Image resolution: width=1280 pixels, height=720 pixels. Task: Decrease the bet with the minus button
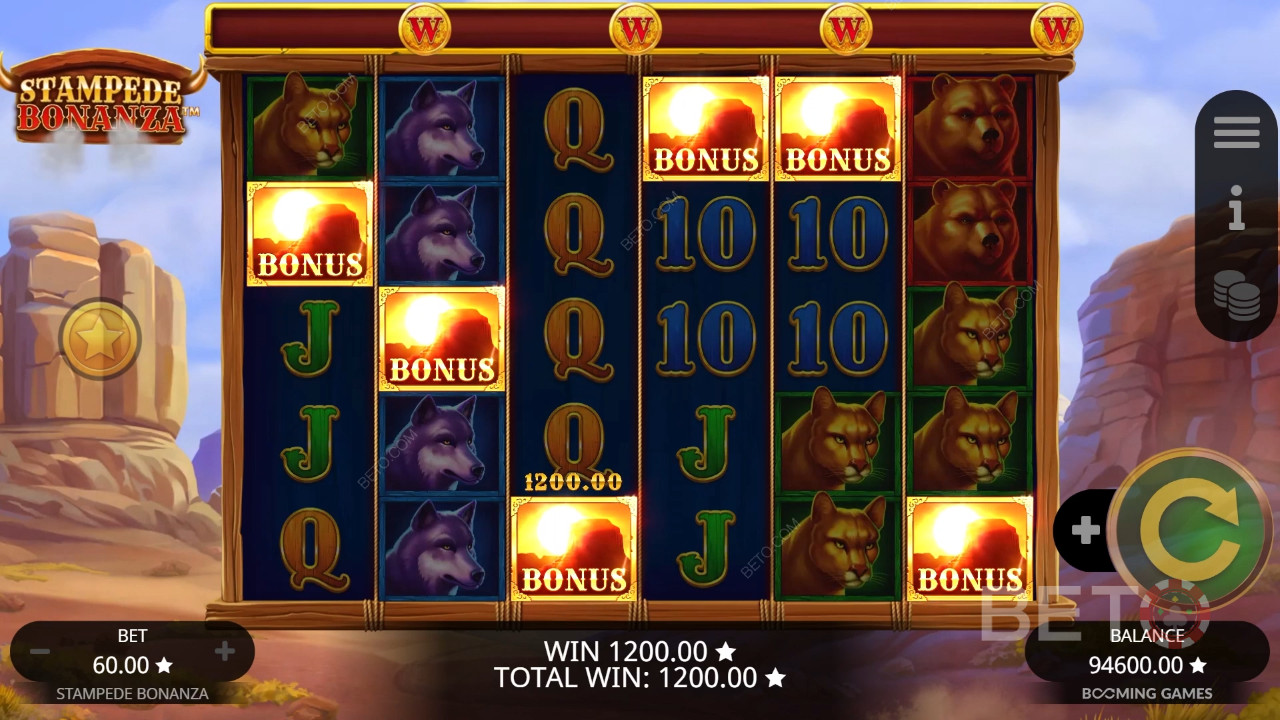(40, 652)
